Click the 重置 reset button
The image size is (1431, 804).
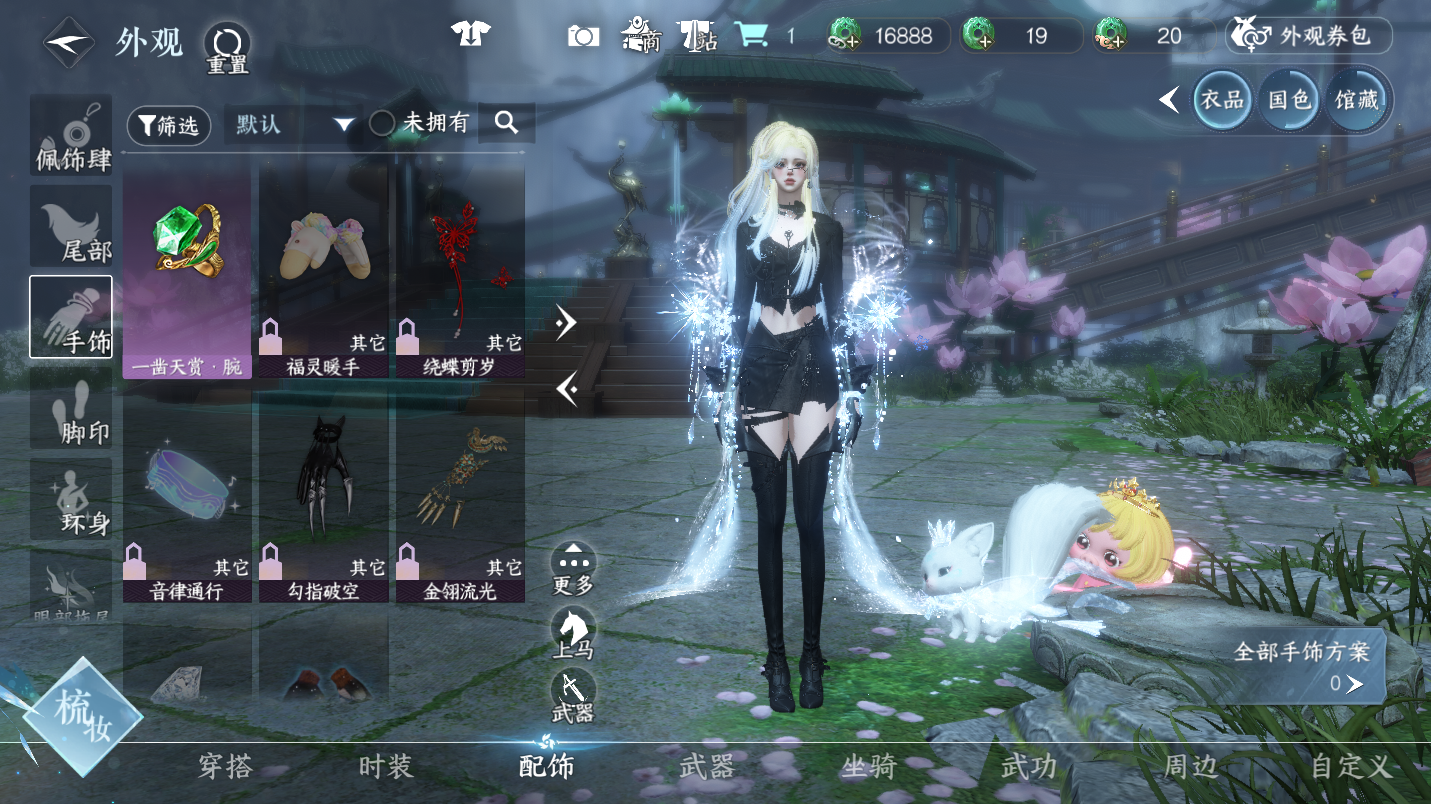[227, 47]
